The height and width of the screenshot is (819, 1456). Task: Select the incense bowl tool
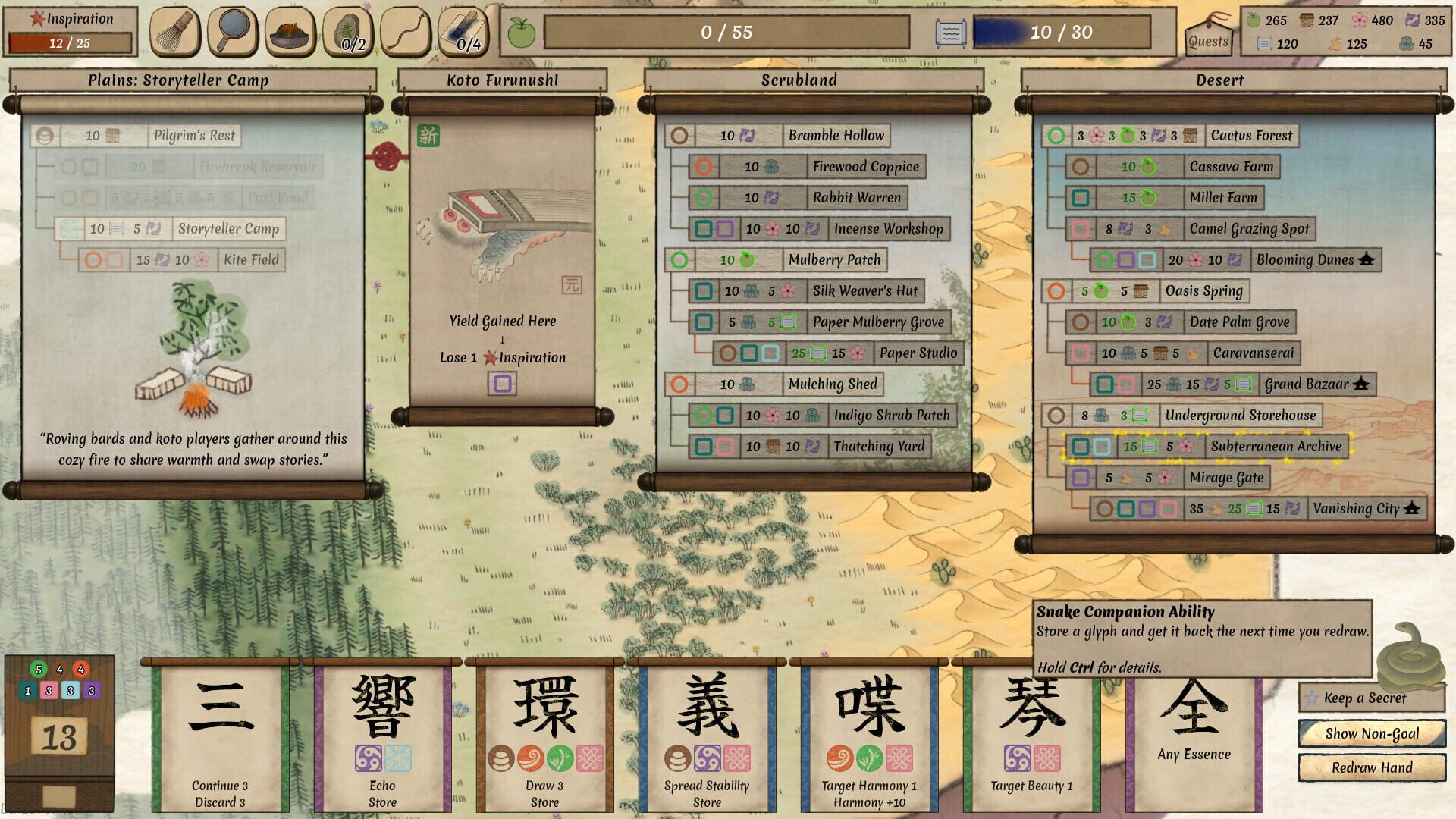tap(289, 33)
